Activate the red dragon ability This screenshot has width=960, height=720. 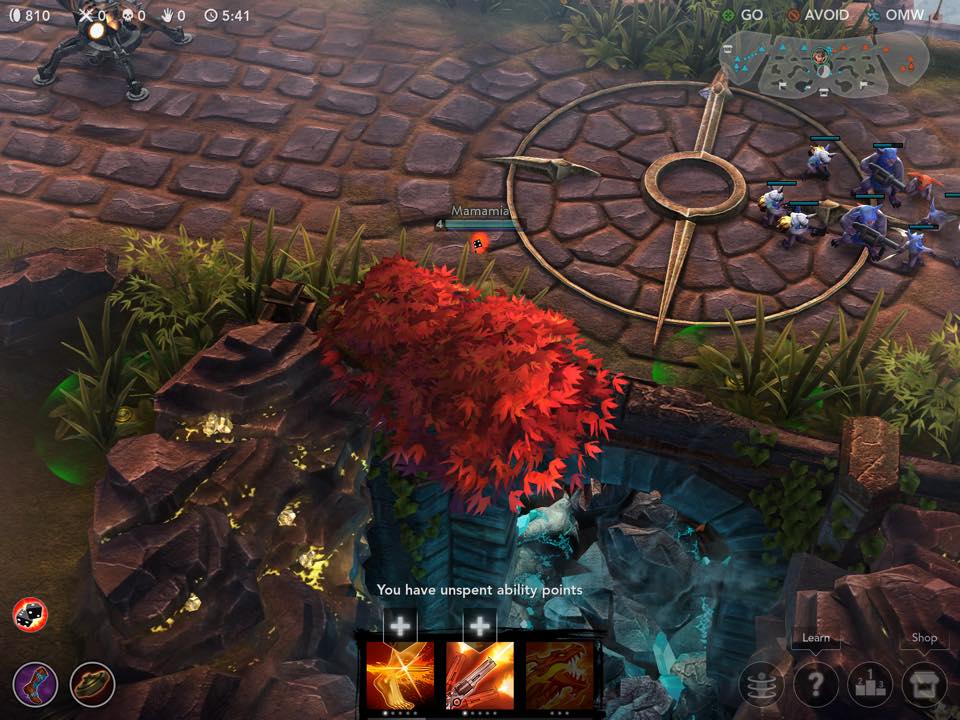pyautogui.click(x=559, y=676)
